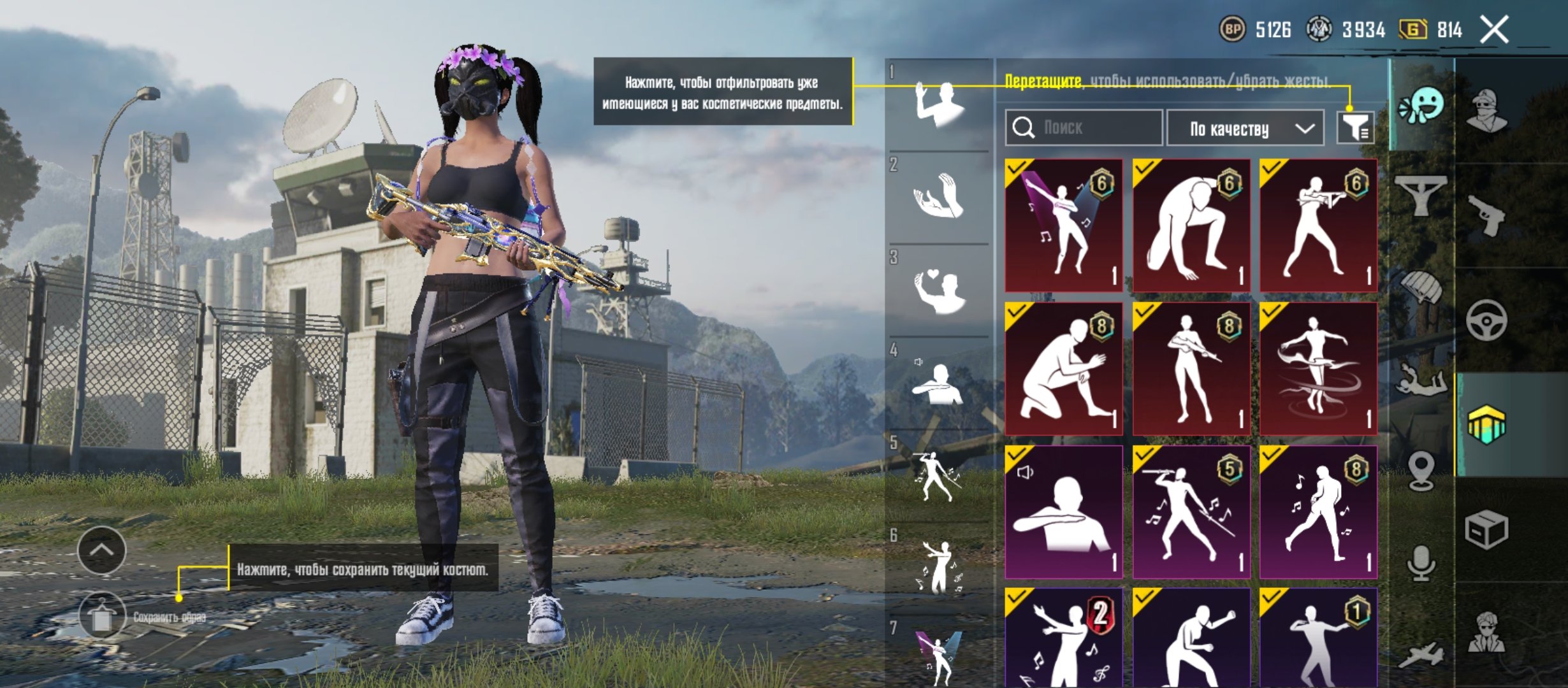Toggle the owned cosmetics filter funnel
1568x688 pixels.
(1355, 128)
